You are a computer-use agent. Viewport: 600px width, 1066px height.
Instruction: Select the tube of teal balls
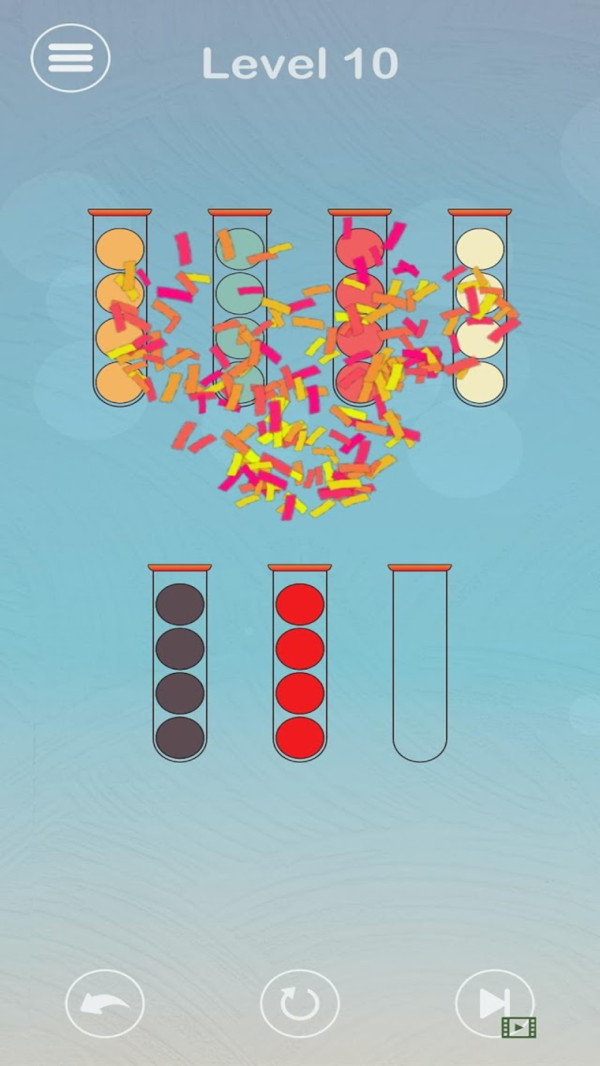click(x=240, y=310)
